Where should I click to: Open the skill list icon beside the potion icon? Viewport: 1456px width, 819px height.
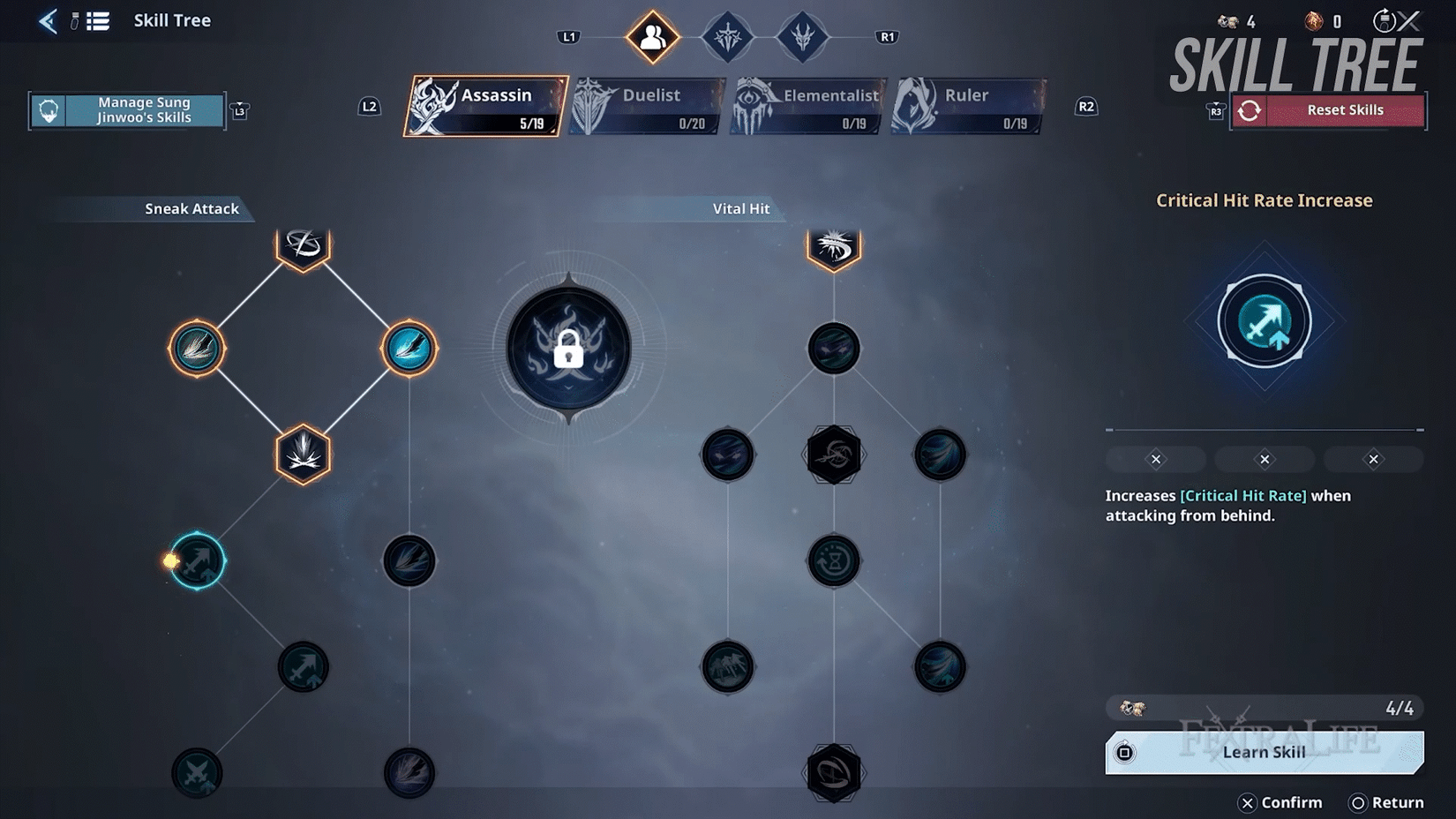coord(97,21)
